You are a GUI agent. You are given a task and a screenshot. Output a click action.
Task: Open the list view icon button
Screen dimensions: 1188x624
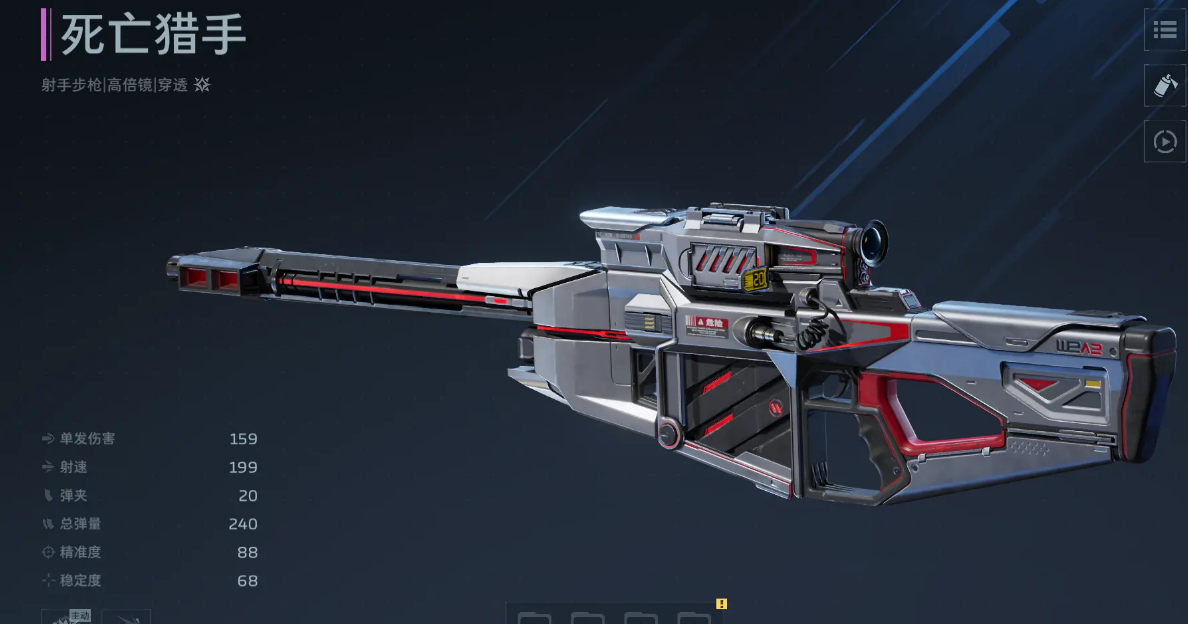click(1165, 30)
